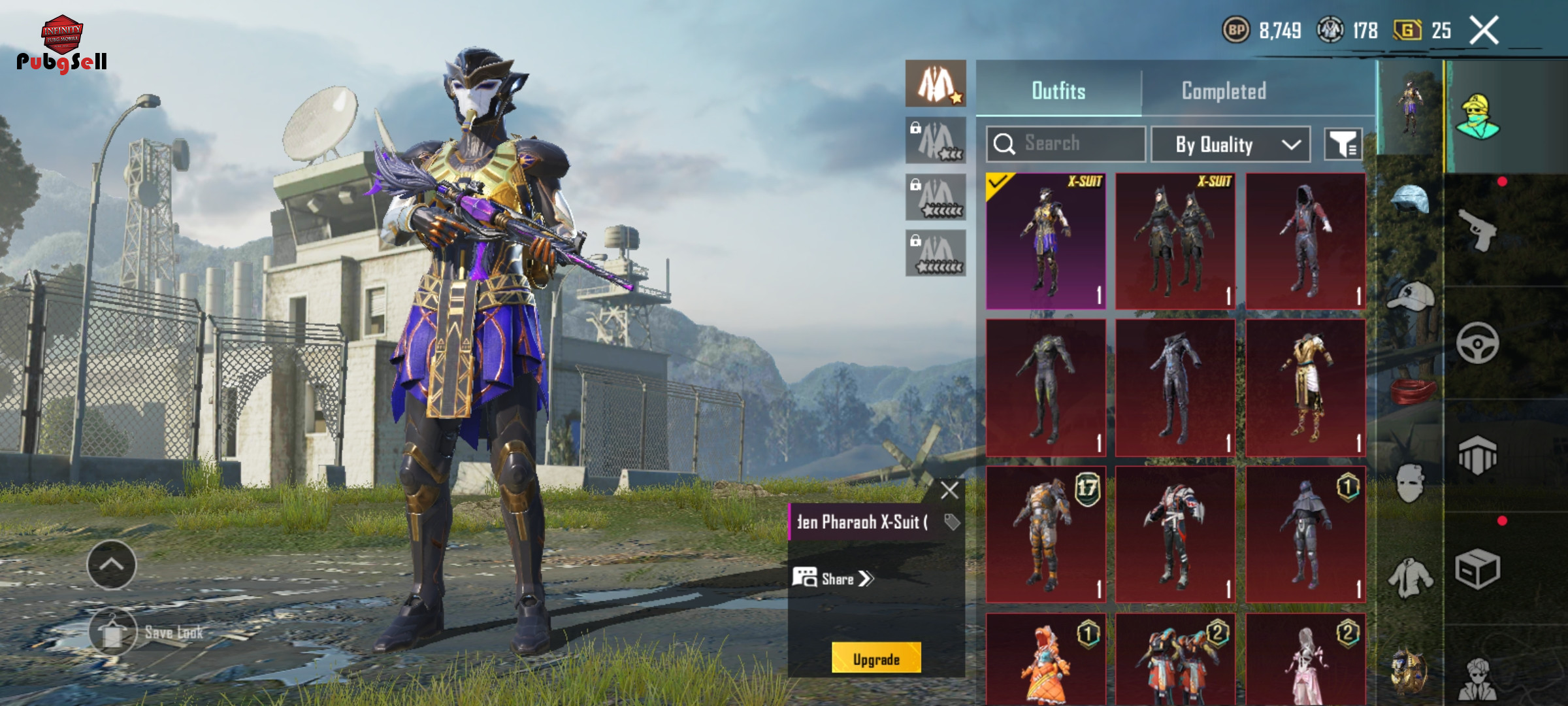The height and width of the screenshot is (706, 1568).
Task: Close the outfit info popup
Action: (x=949, y=490)
